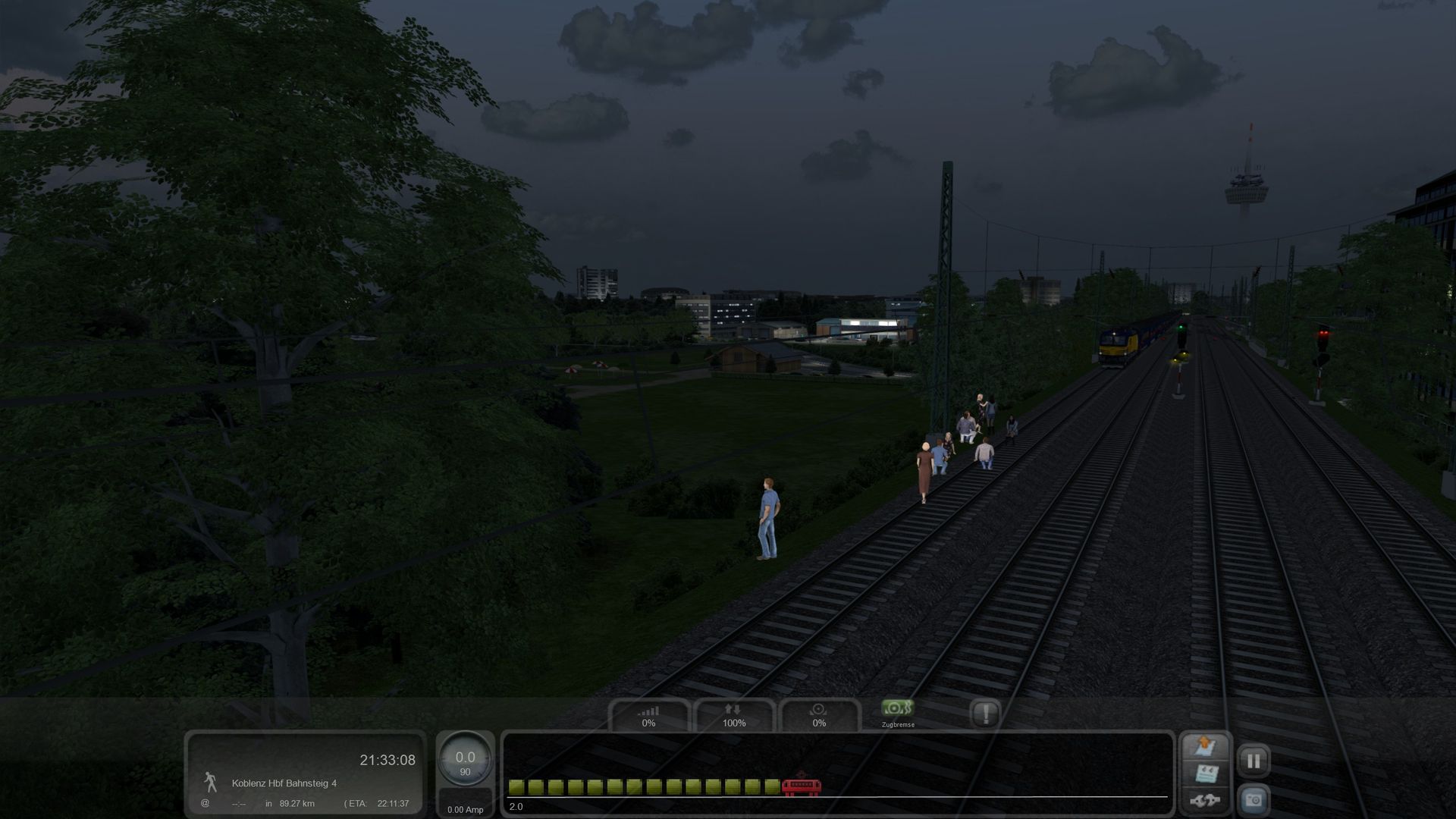The width and height of the screenshot is (1456, 819).
Task: Open the passenger loading panel with orange arrow
Action: point(1205,746)
